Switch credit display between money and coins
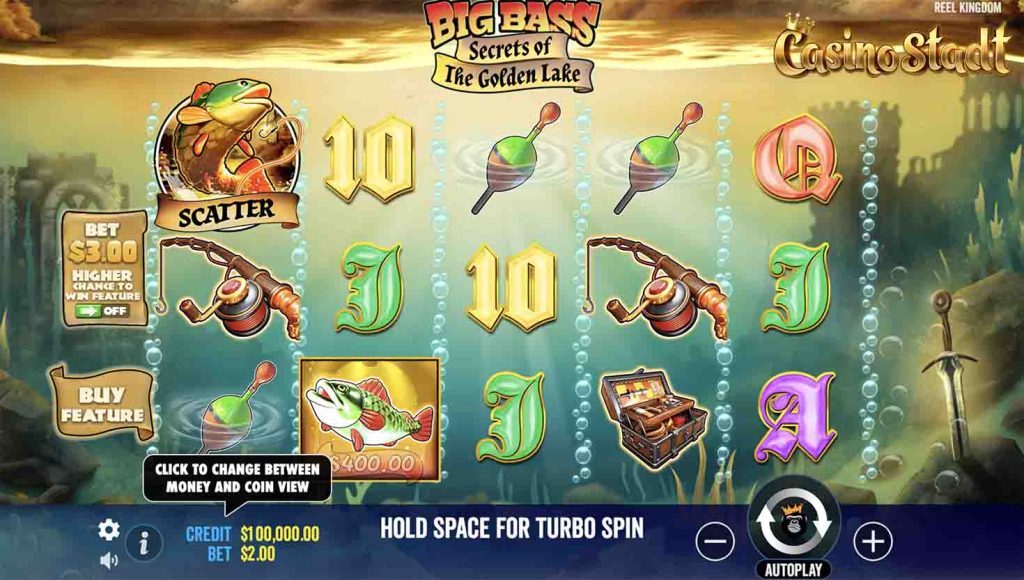This screenshot has width=1024, height=580. (x=253, y=534)
